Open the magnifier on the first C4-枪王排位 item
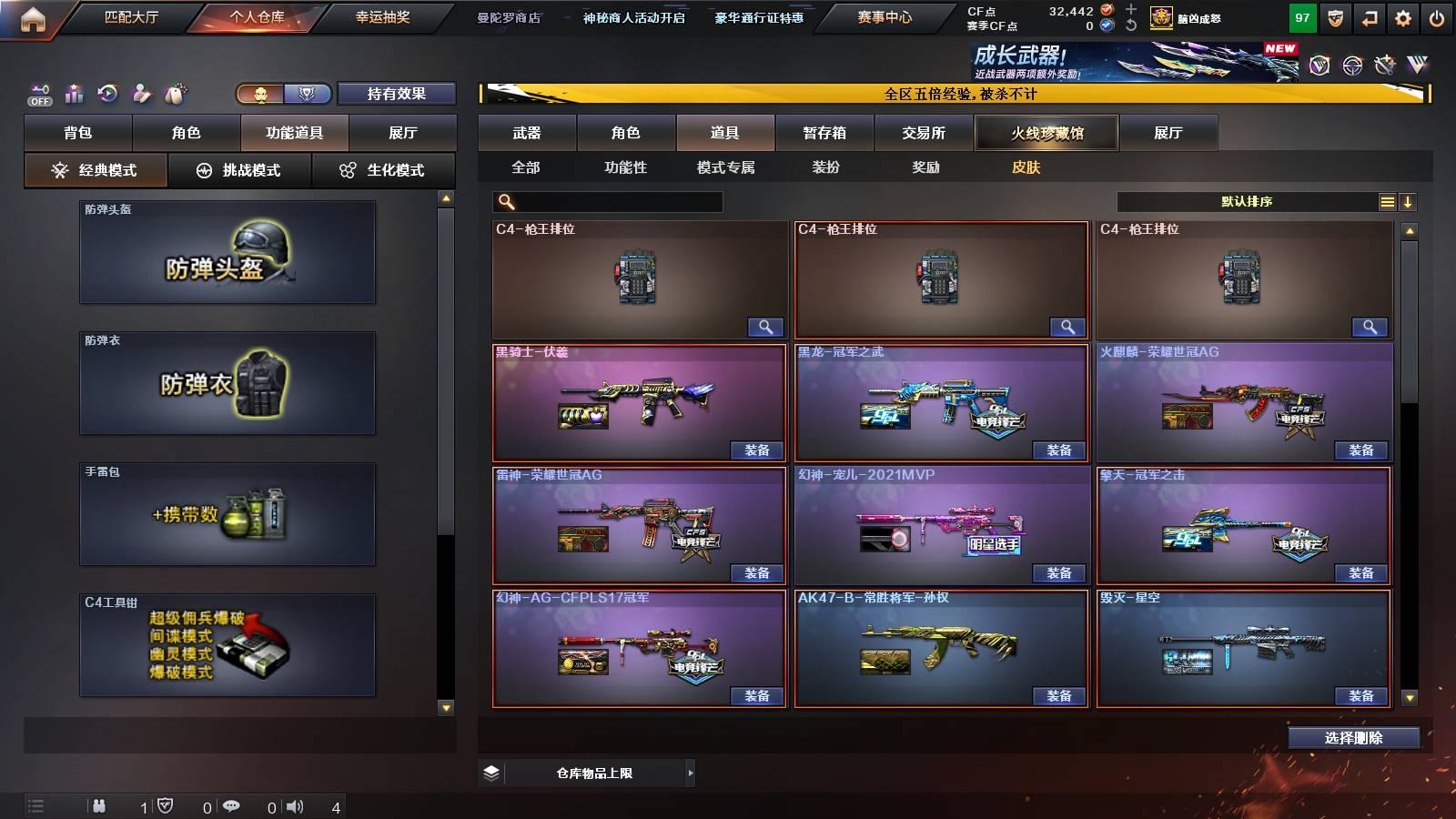 click(x=767, y=326)
